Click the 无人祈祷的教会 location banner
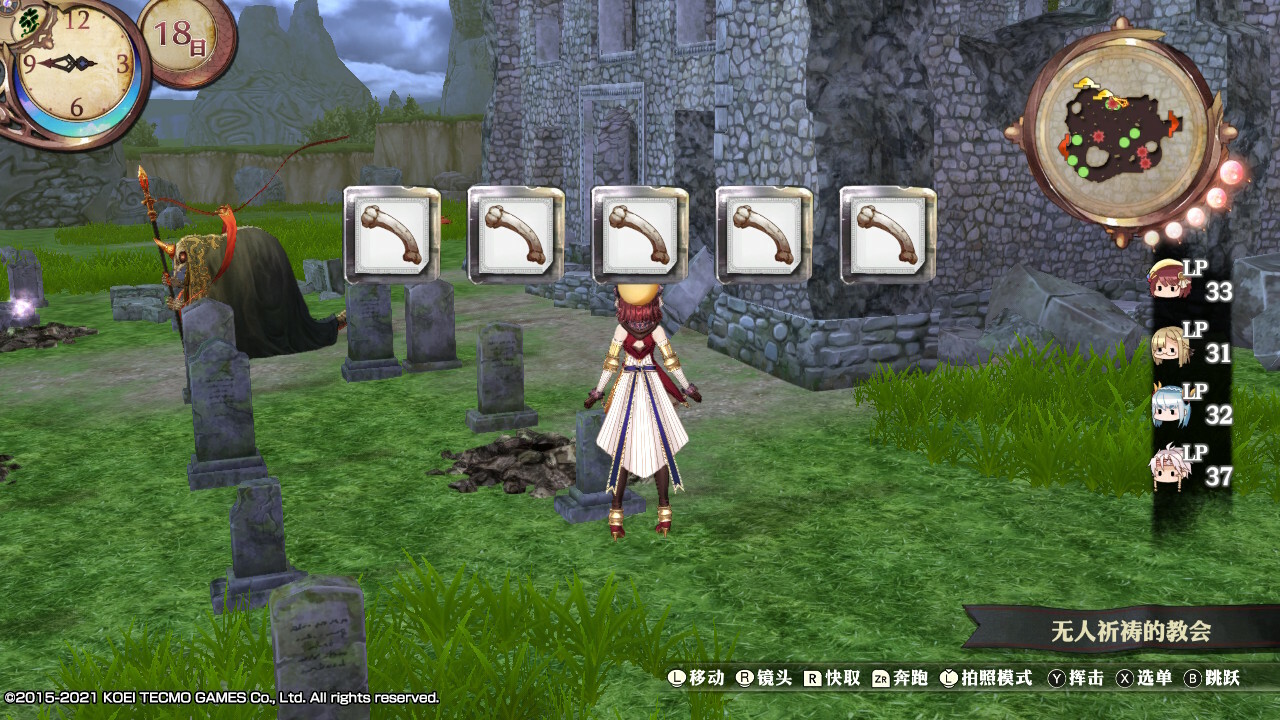This screenshot has height=720, width=1280. pos(1130,631)
